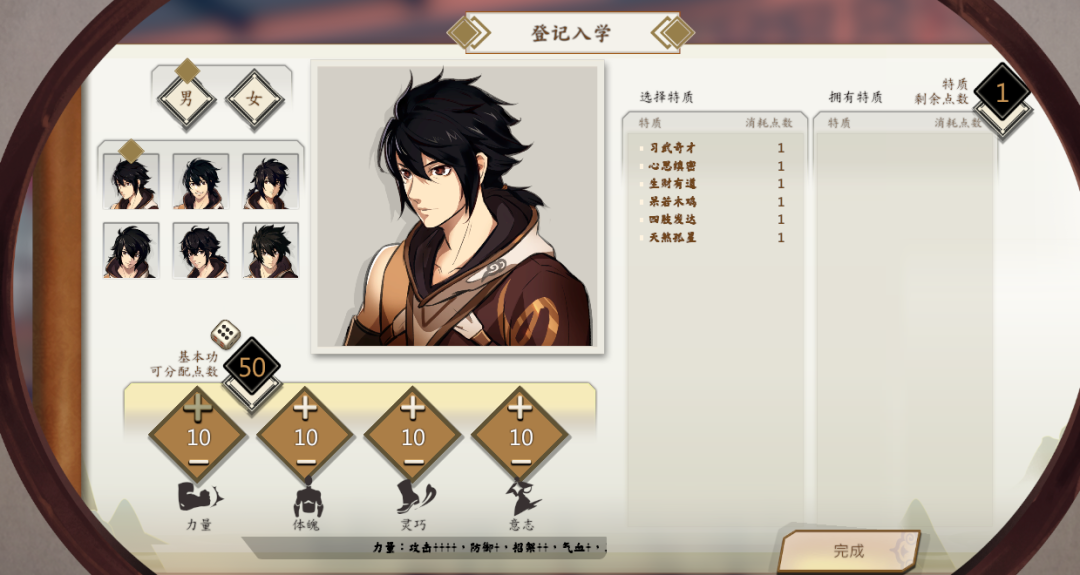This screenshot has width=1080, height=575.
Task: Lower the 灵巧 (agility) stat with minus
Action: pyautogui.click(x=413, y=462)
